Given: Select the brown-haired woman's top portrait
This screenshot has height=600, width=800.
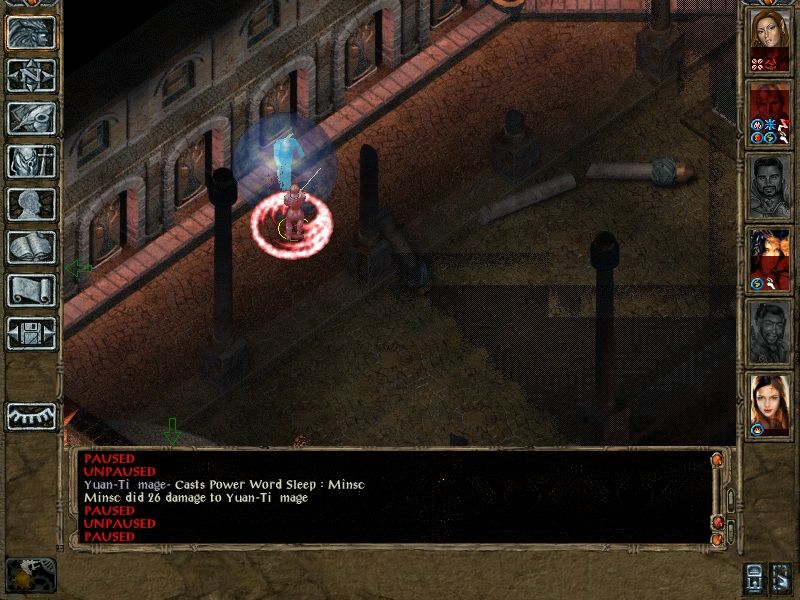Looking at the screenshot, I should 770,40.
